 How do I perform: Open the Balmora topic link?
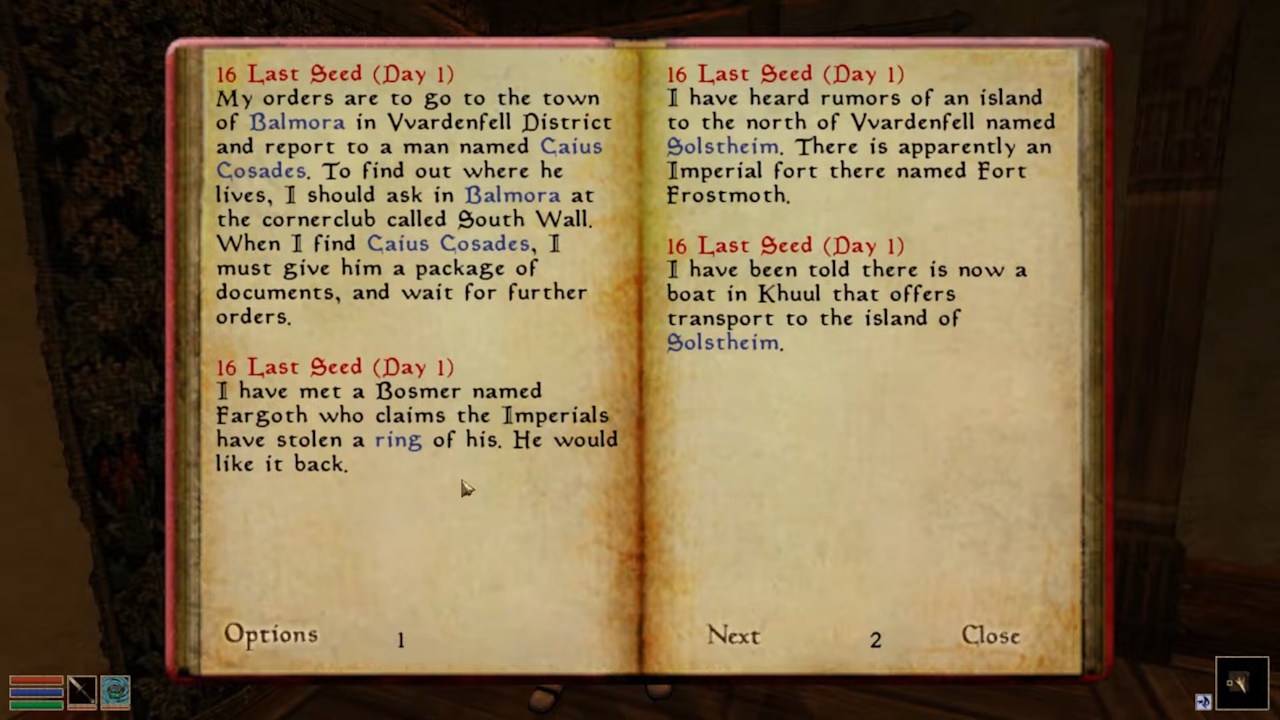click(x=296, y=122)
